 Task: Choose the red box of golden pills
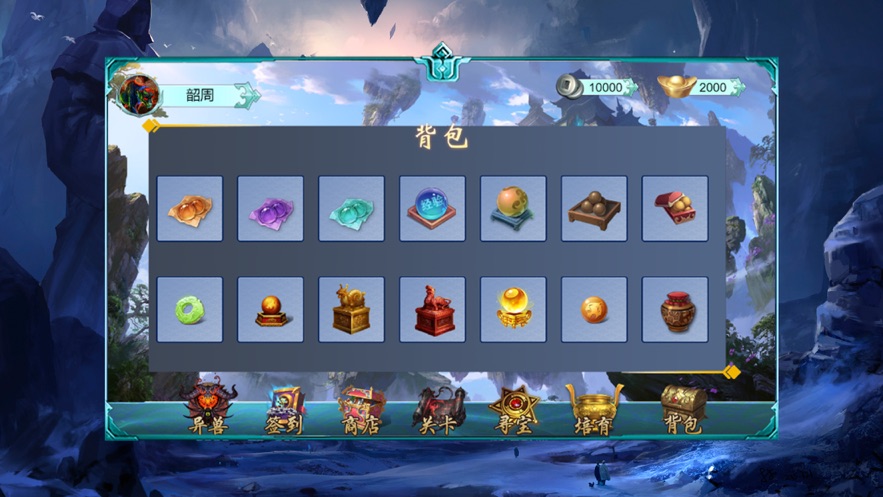675,208
